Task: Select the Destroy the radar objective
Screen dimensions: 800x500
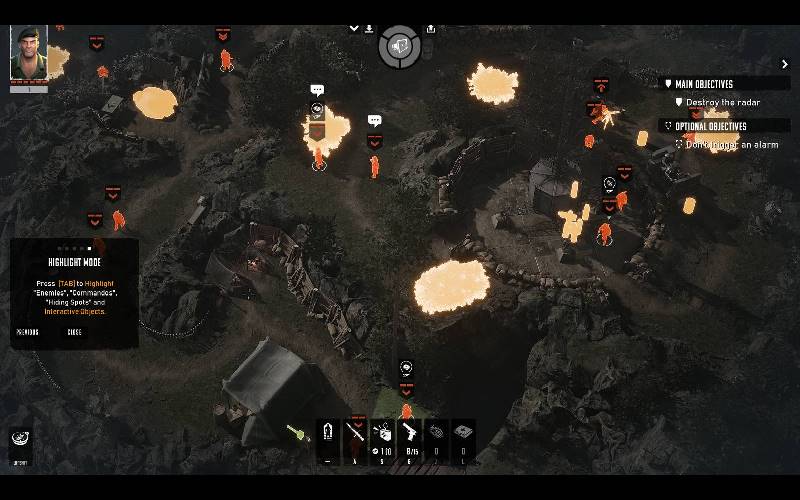Action: point(724,102)
